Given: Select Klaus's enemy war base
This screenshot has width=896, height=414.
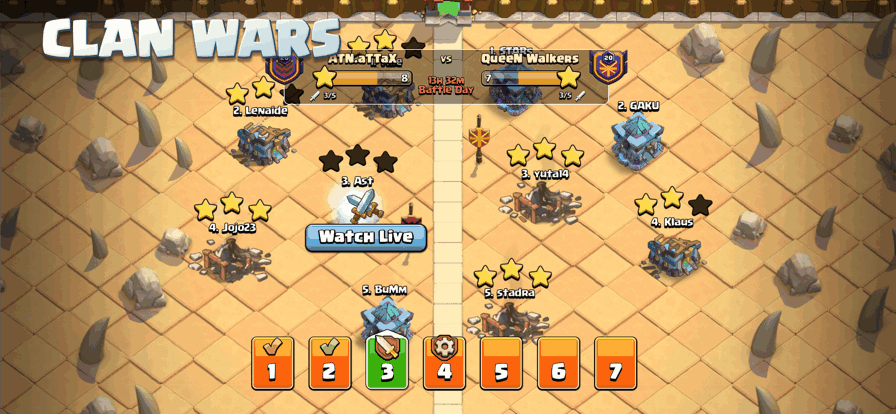Looking at the screenshot, I should coord(673,252).
